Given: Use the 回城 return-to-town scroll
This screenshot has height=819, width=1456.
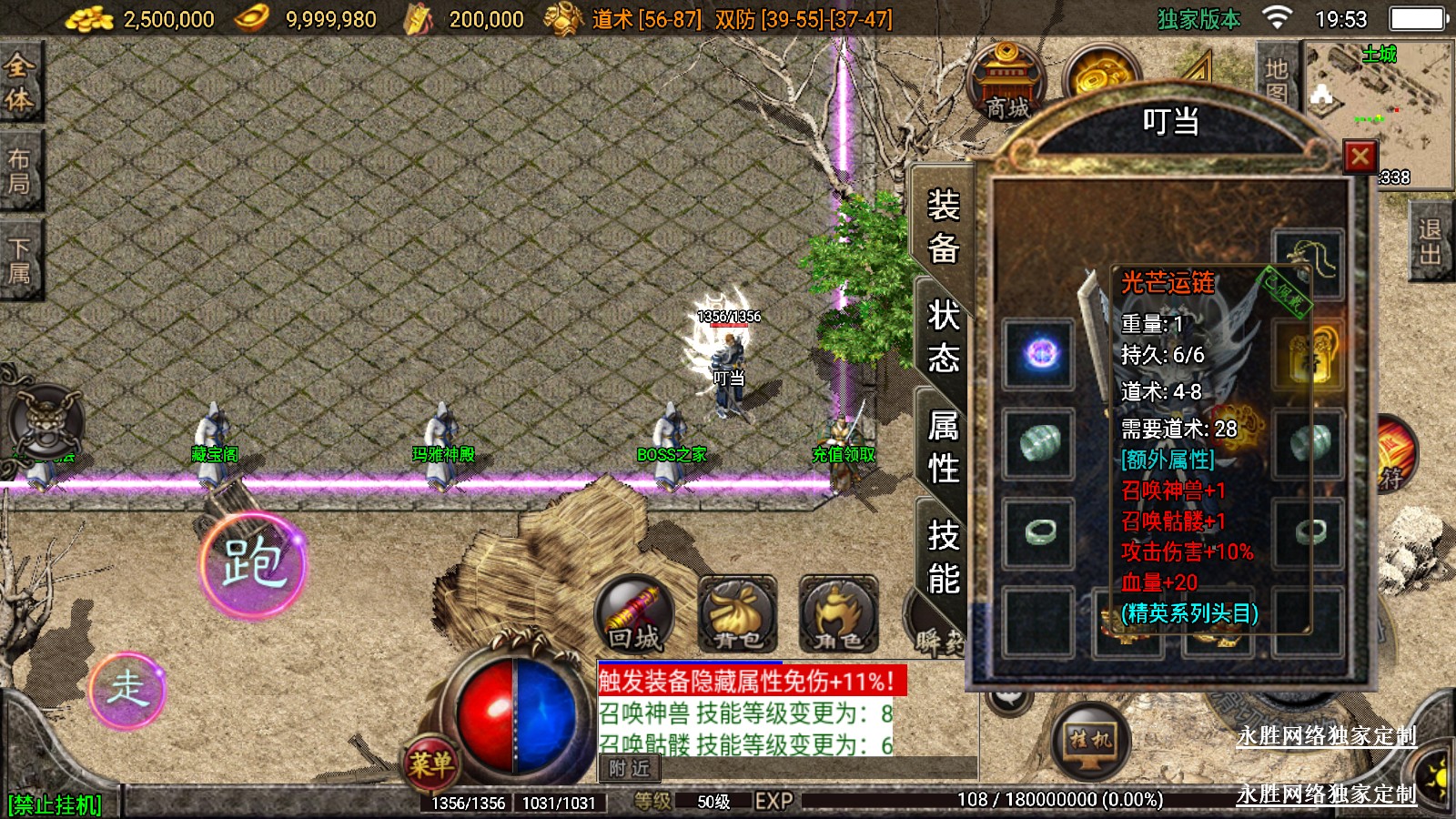Looking at the screenshot, I should click(x=634, y=615).
